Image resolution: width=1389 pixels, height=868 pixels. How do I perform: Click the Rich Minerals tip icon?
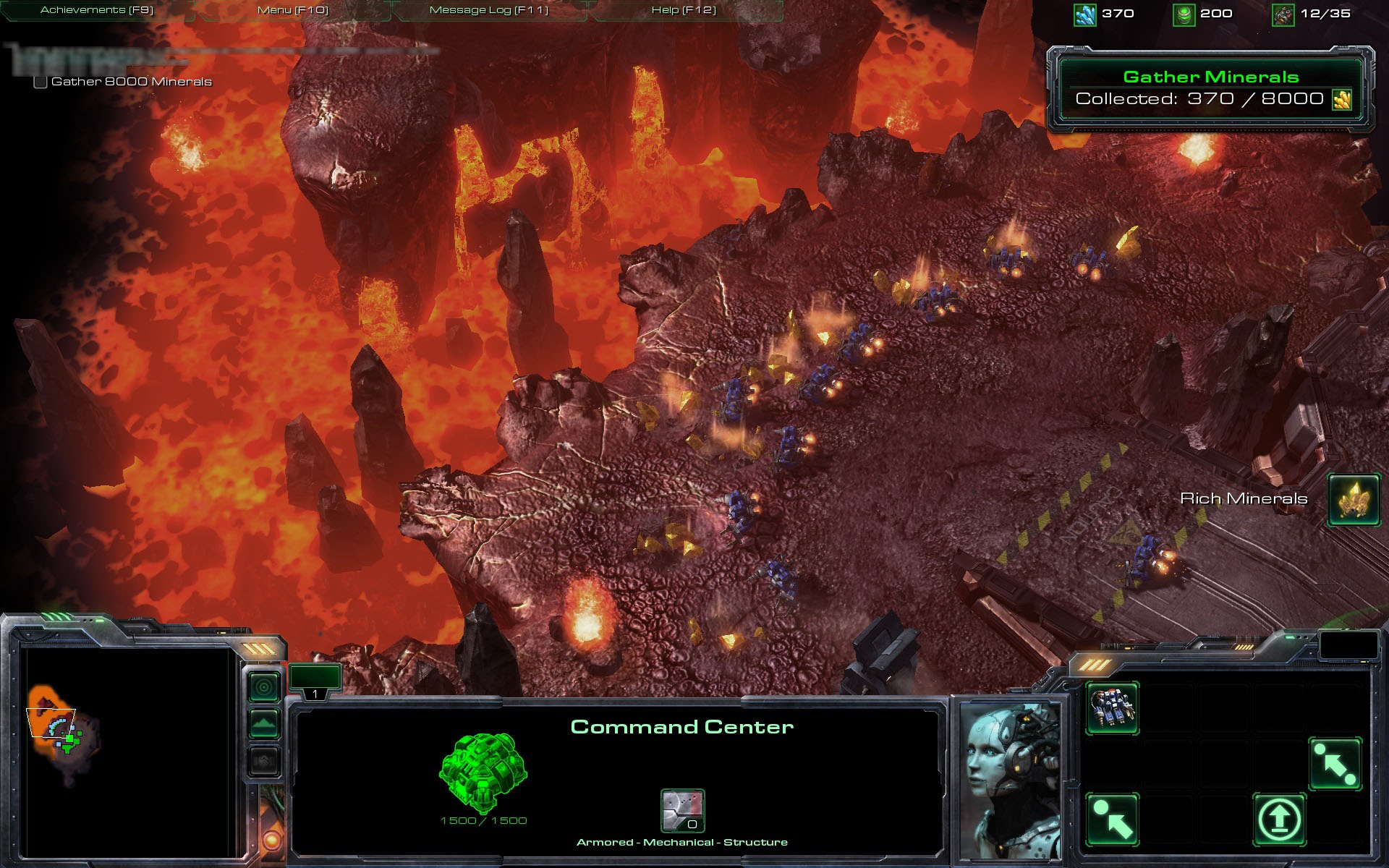point(1354,499)
